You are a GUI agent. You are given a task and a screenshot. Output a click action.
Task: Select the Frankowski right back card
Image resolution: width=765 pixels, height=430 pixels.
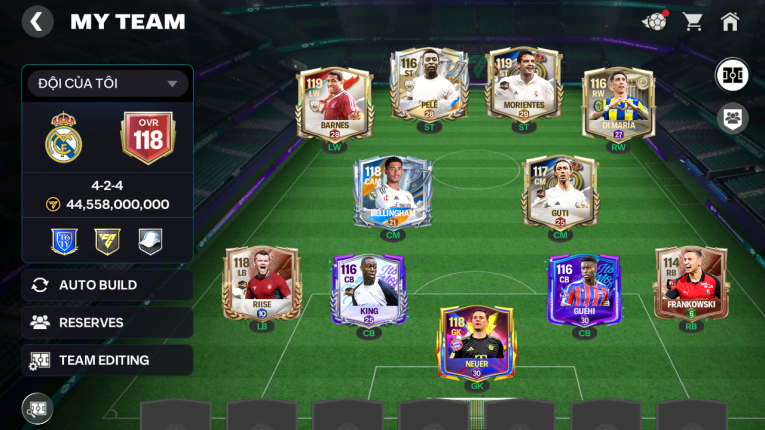690,283
